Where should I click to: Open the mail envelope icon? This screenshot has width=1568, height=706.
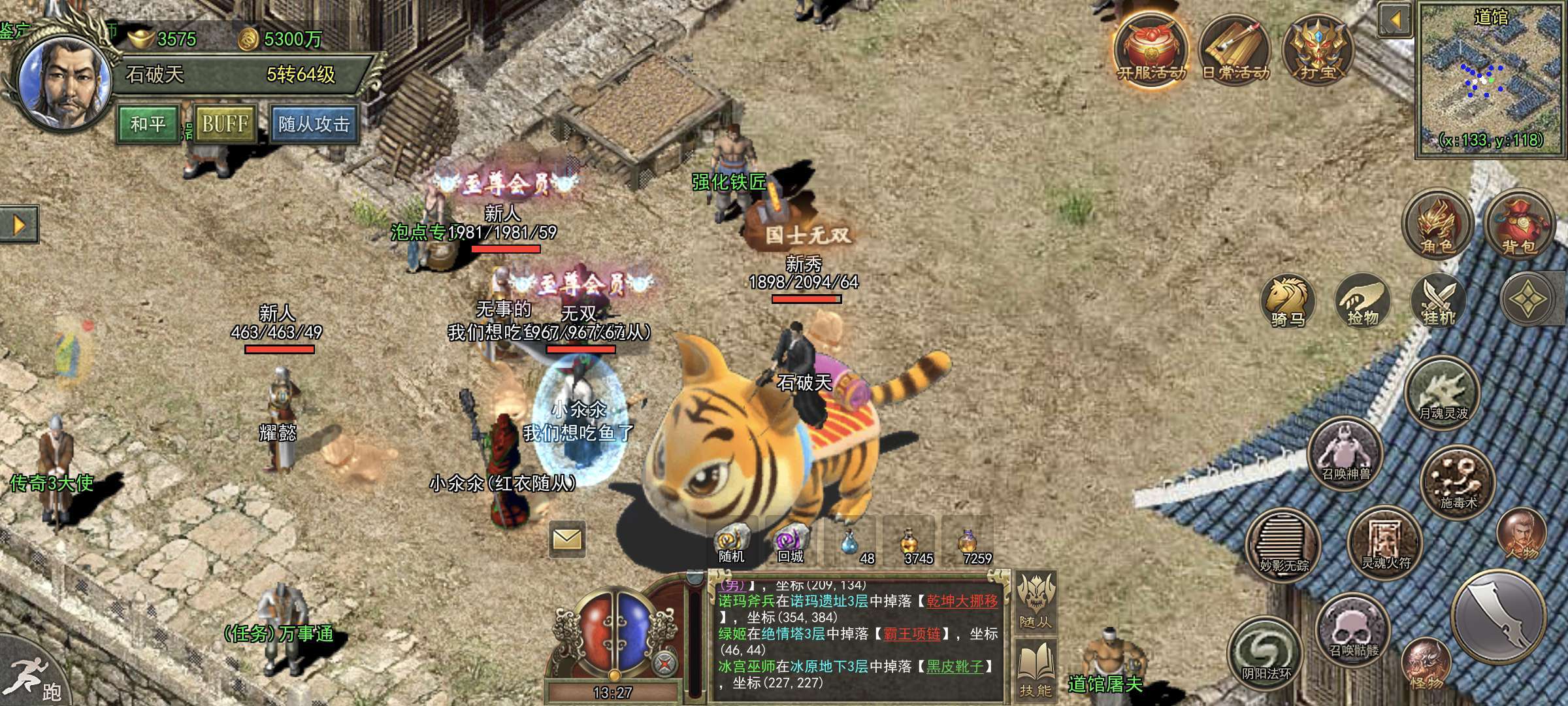[566, 539]
